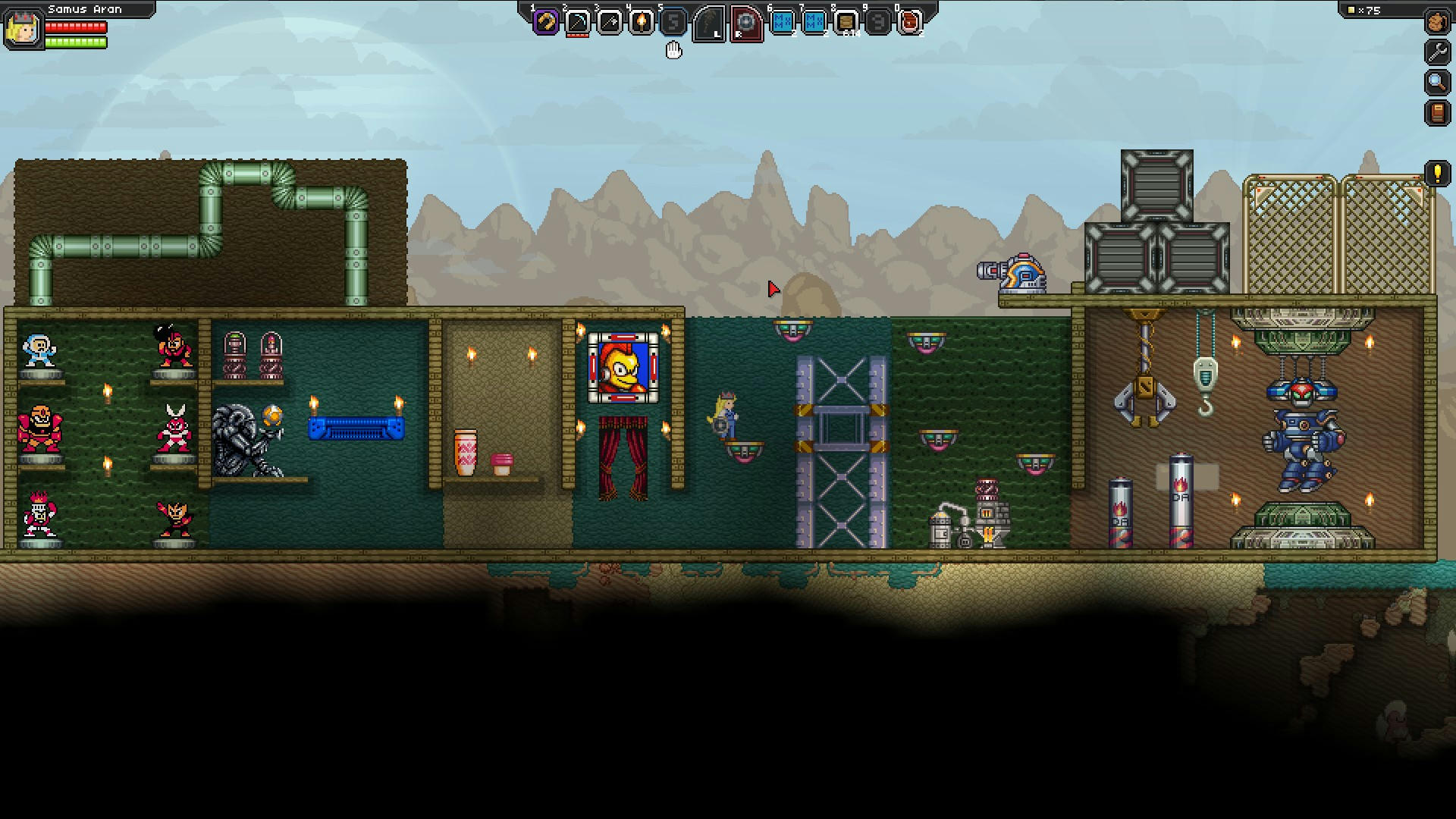Open the crafting menu wrench icon
Image resolution: width=1456 pixels, height=819 pixels.
coord(1438,54)
